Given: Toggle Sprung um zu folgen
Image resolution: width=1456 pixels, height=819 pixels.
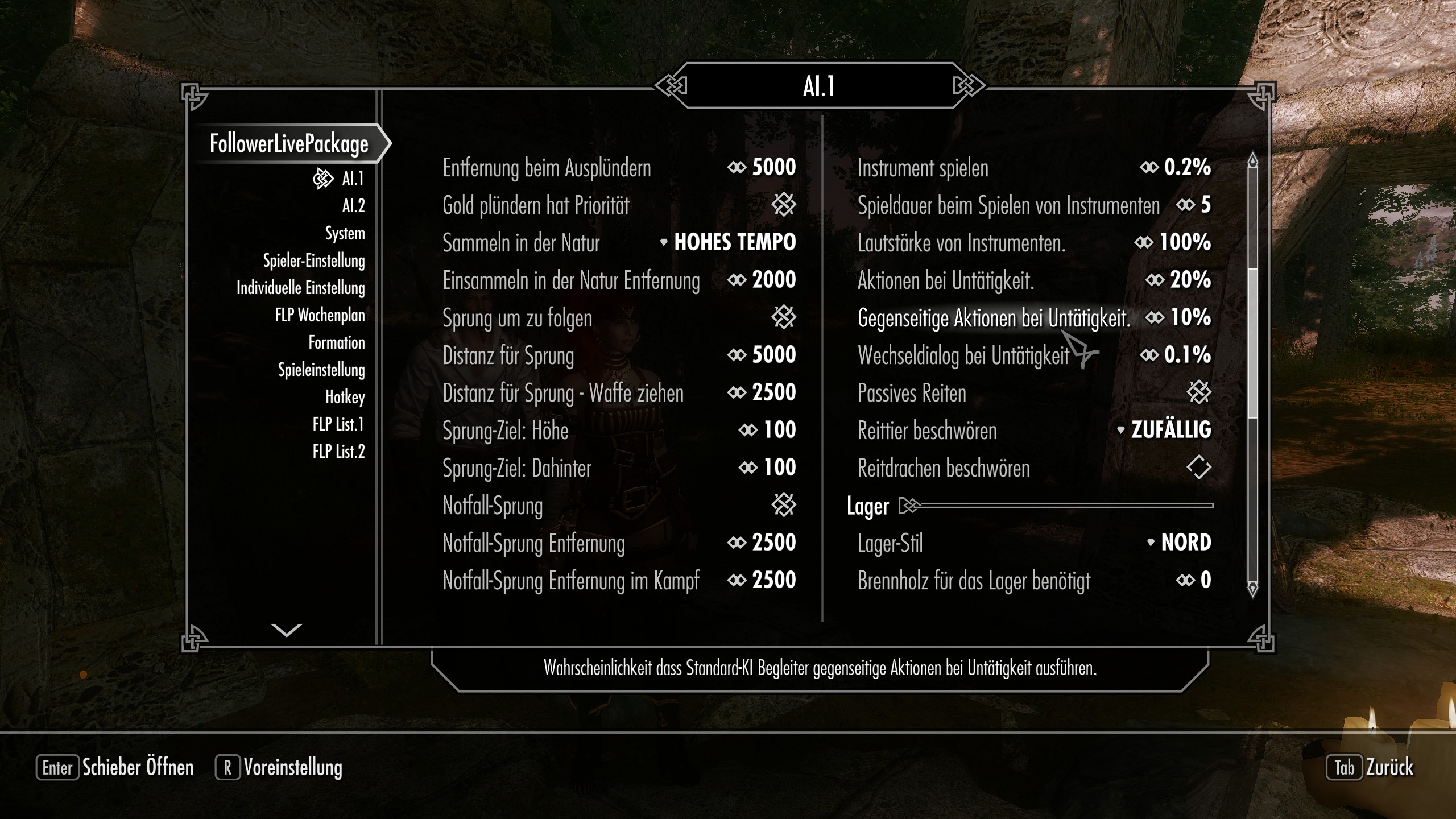Looking at the screenshot, I should click(783, 318).
